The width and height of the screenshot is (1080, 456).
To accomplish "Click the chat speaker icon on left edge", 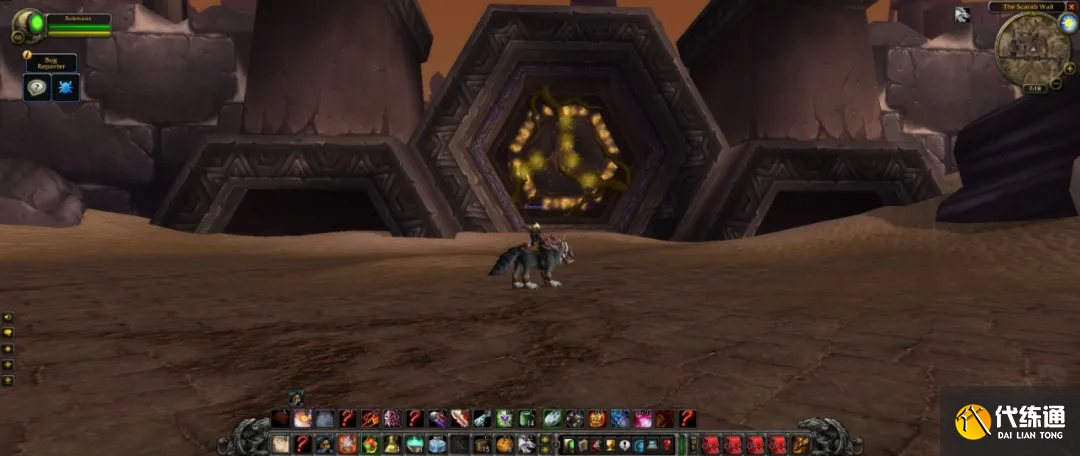I will [8, 318].
